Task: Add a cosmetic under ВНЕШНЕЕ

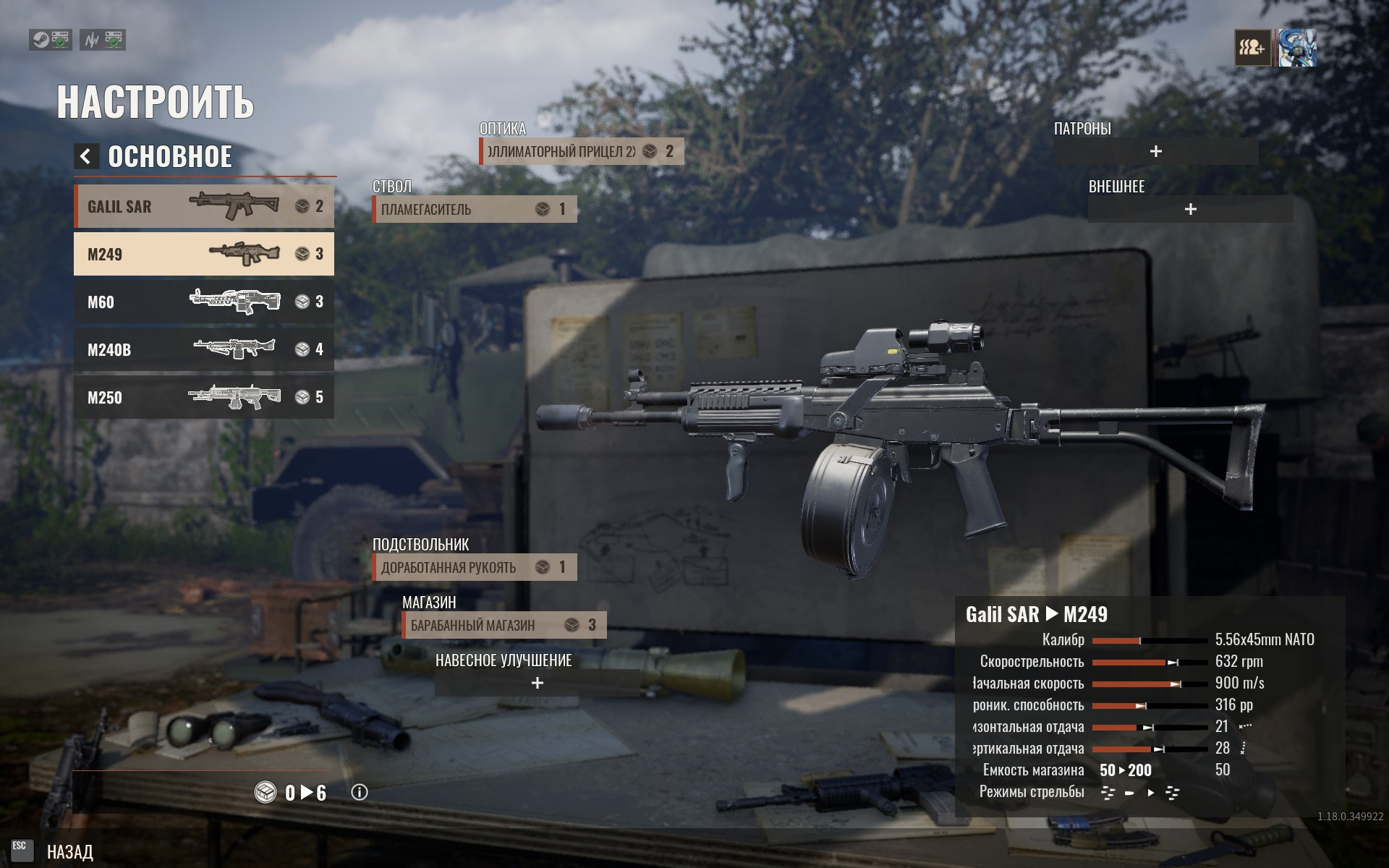Action: pos(1190,209)
